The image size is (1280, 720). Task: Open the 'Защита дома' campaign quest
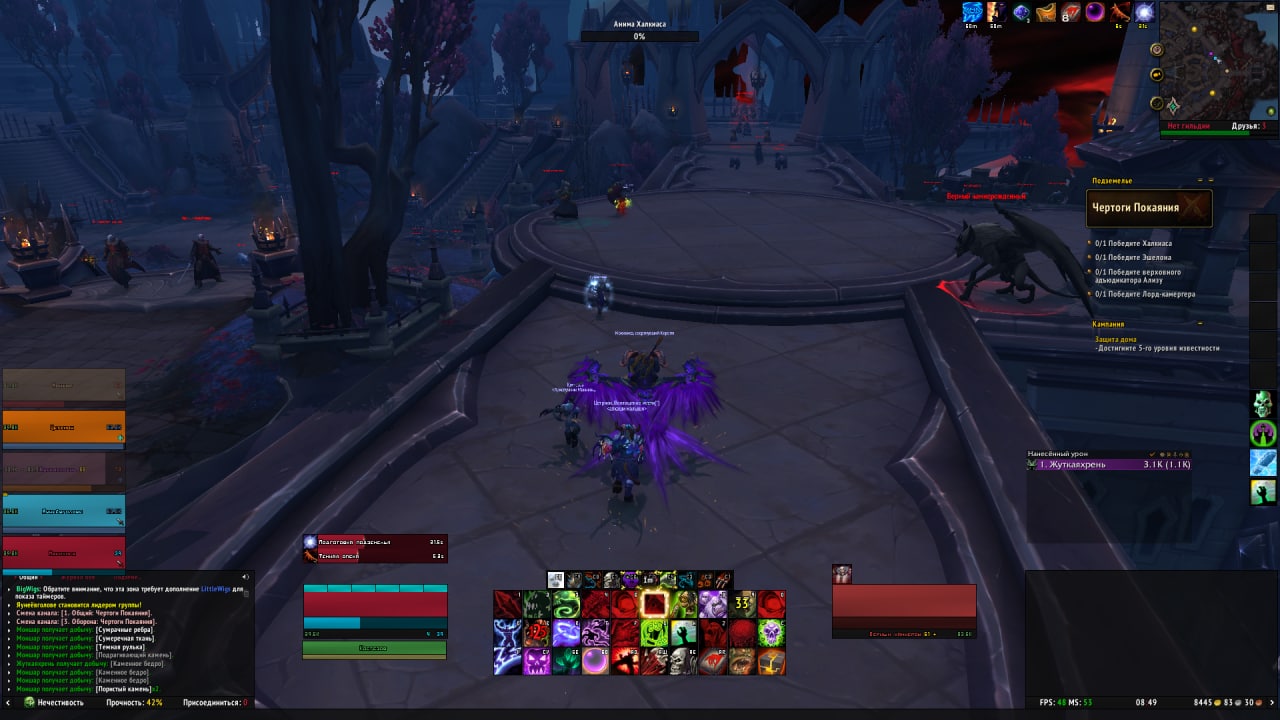pyautogui.click(x=1115, y=339)
